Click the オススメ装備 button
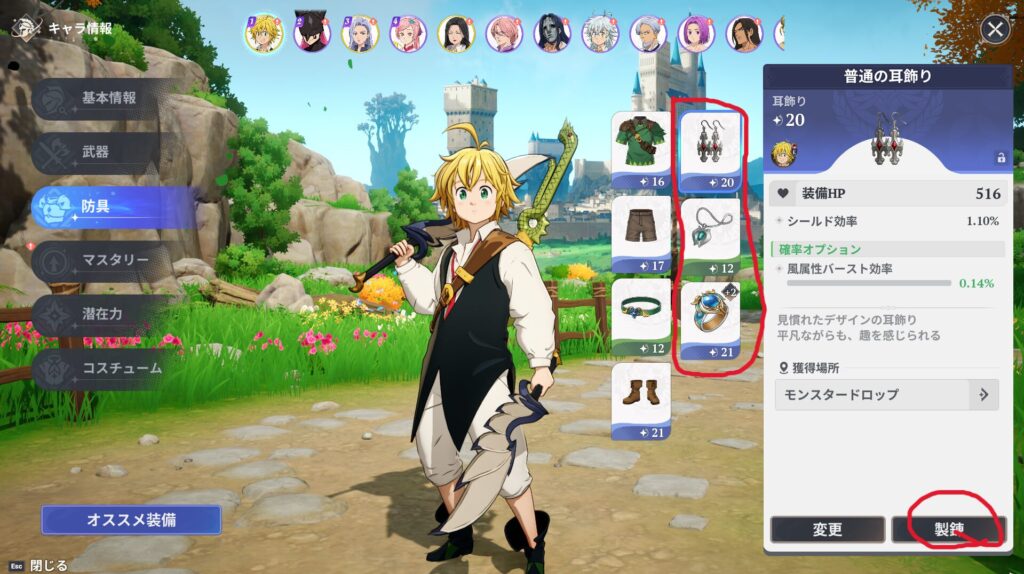The image size is (1024, 574). click(131, 520)
